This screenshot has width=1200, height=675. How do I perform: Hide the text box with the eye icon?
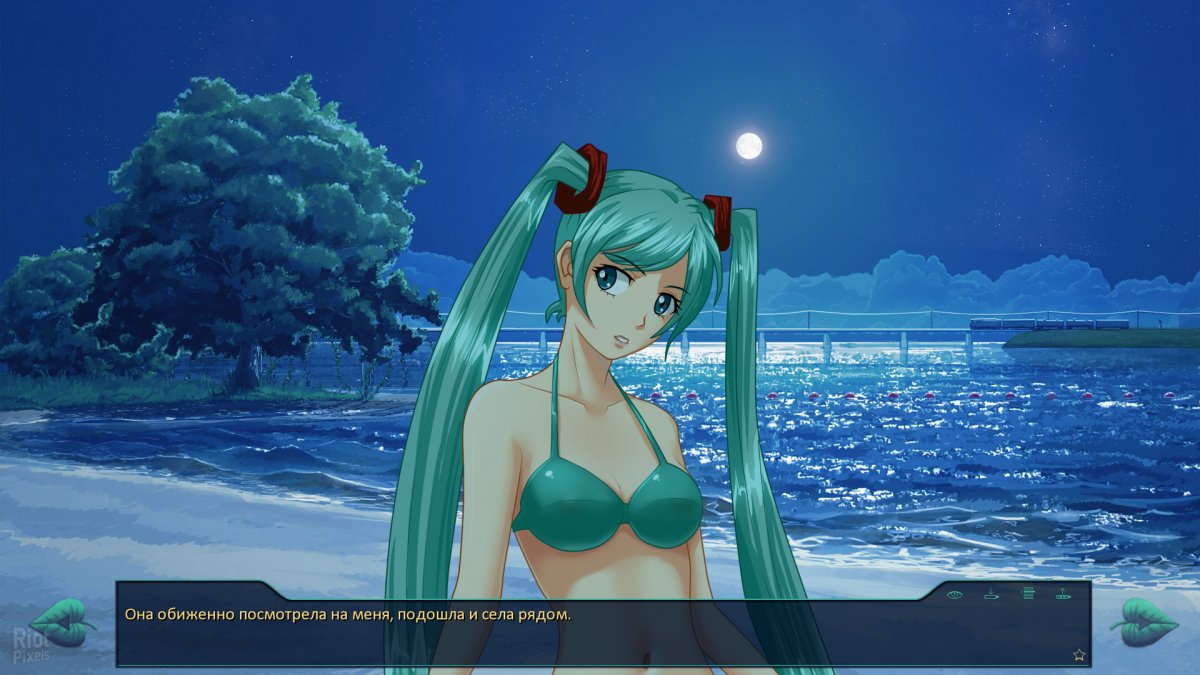[955, 595]
